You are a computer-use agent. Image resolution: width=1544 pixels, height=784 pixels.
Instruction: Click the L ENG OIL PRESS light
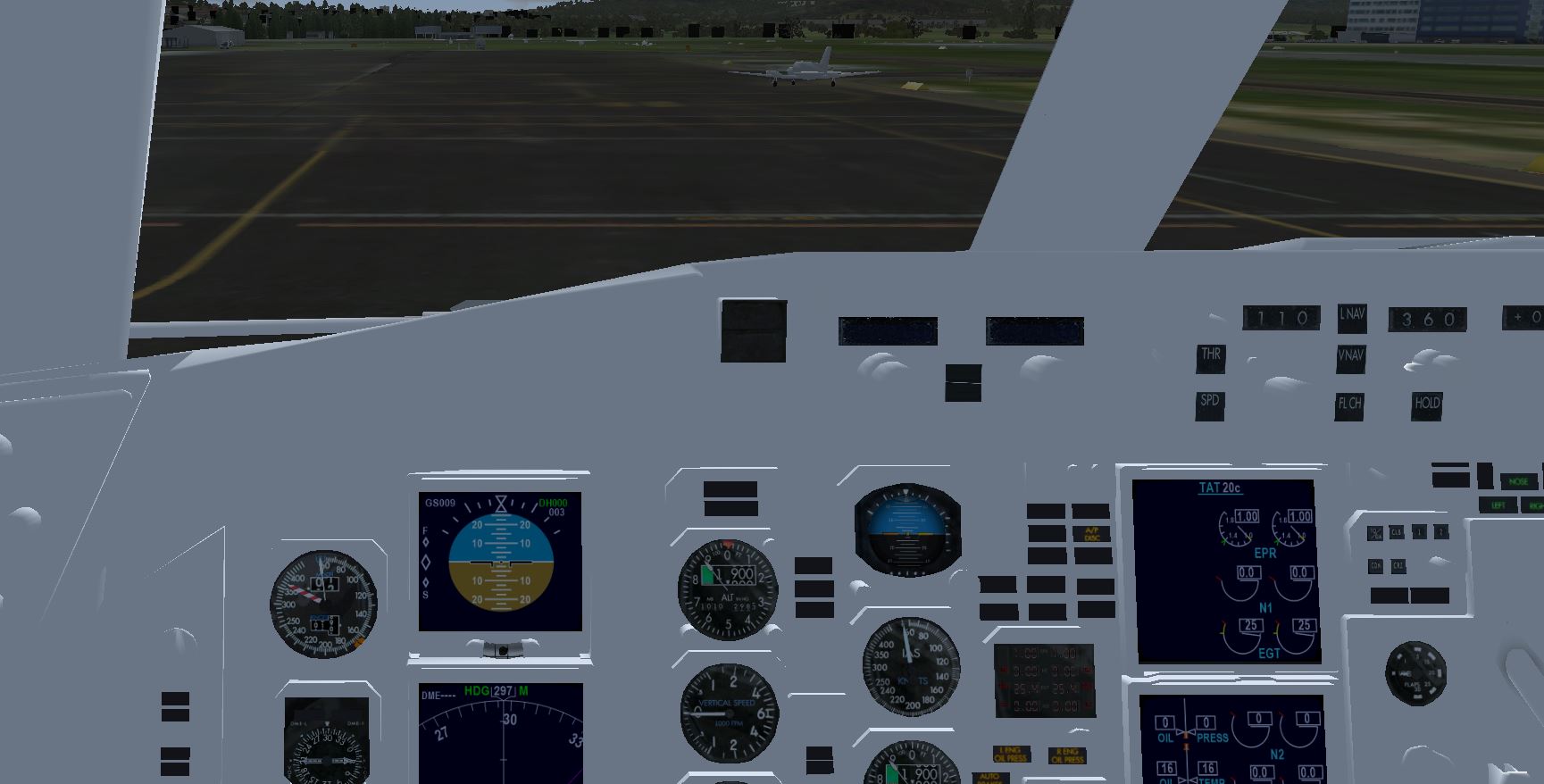pos(1011,755)
